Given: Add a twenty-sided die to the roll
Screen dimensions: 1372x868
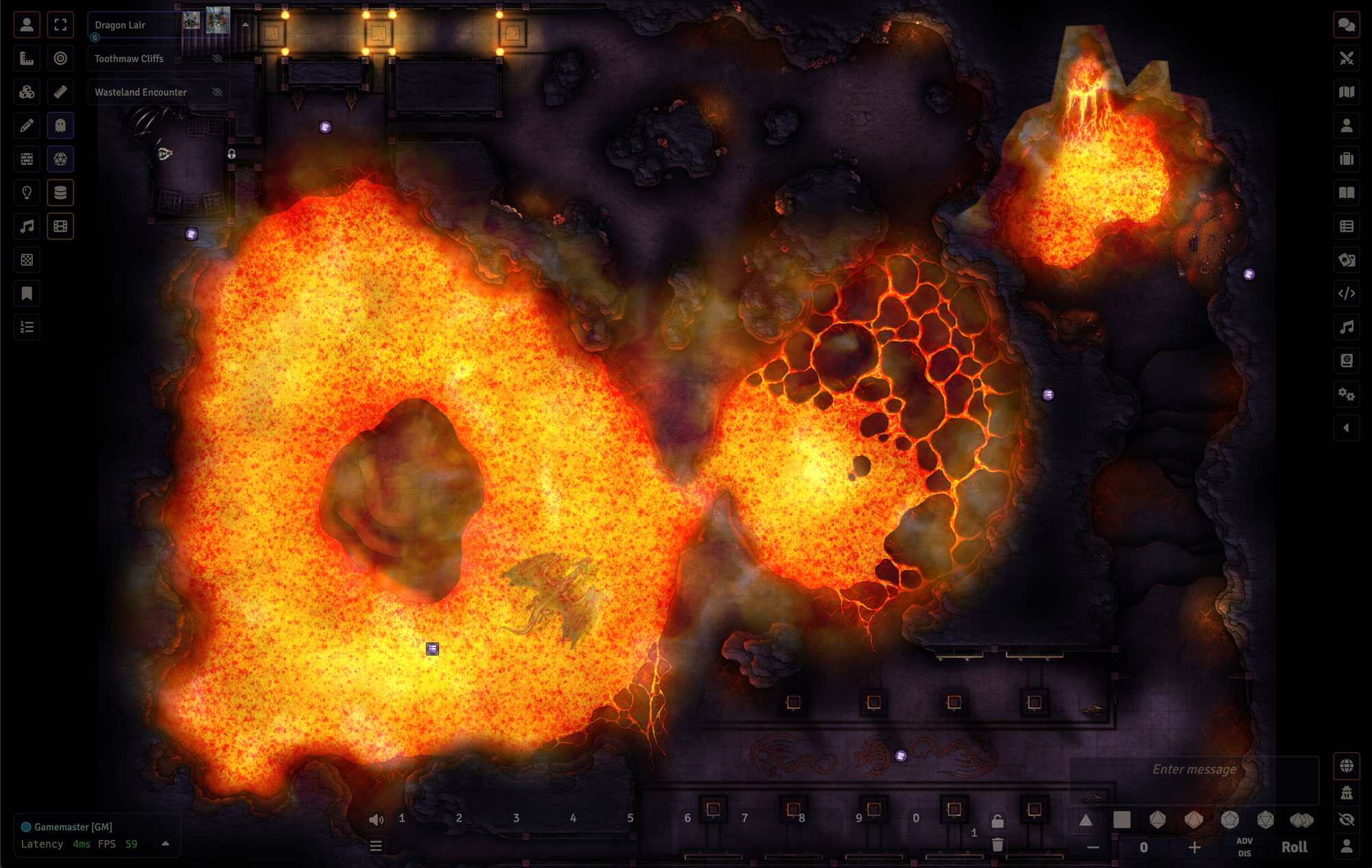Looking at the screenshot, I should (1266, 819).
